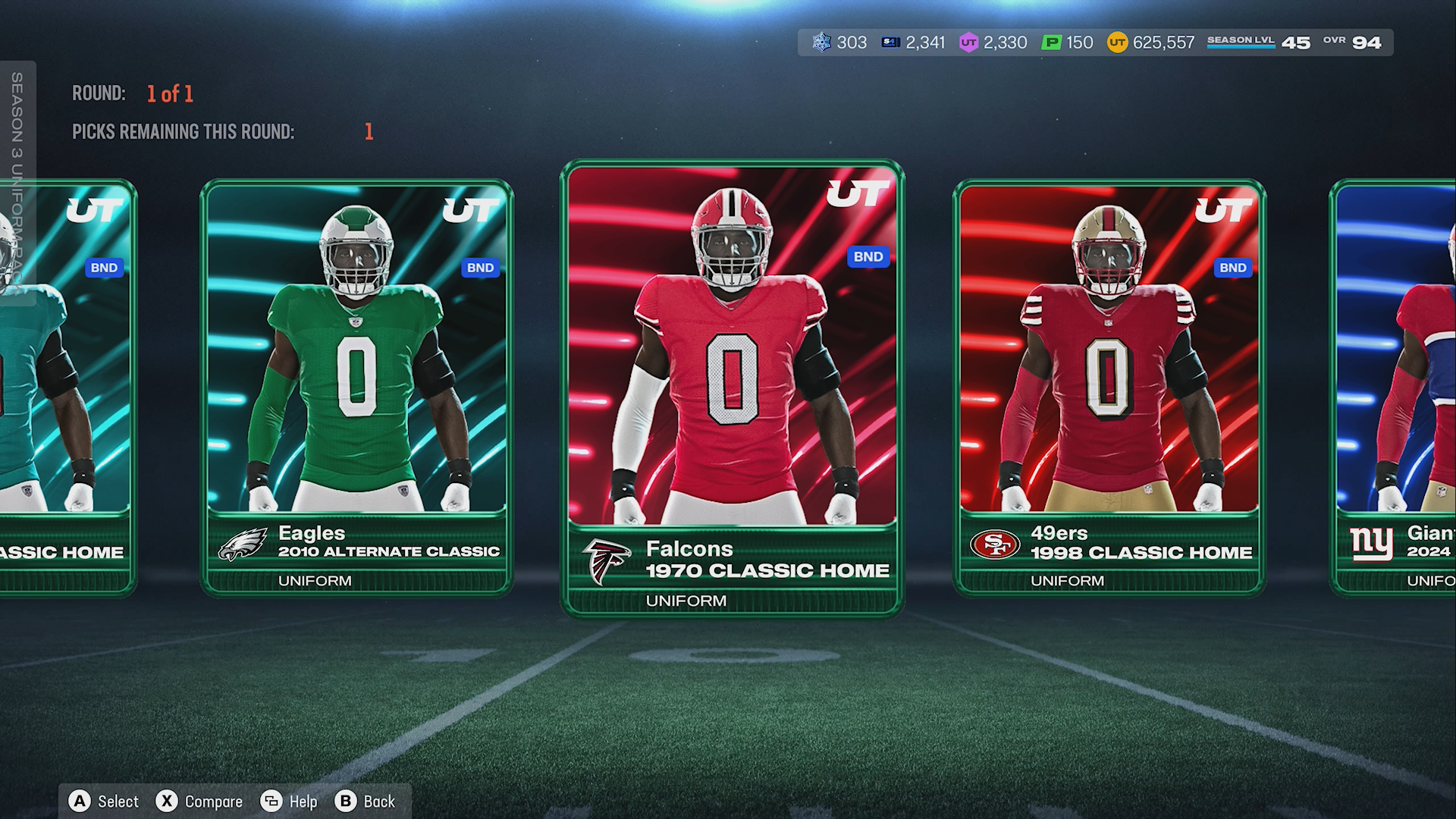Click the Select option in the bottom bar
This screenshot has width=1456, height=819.
104,802
